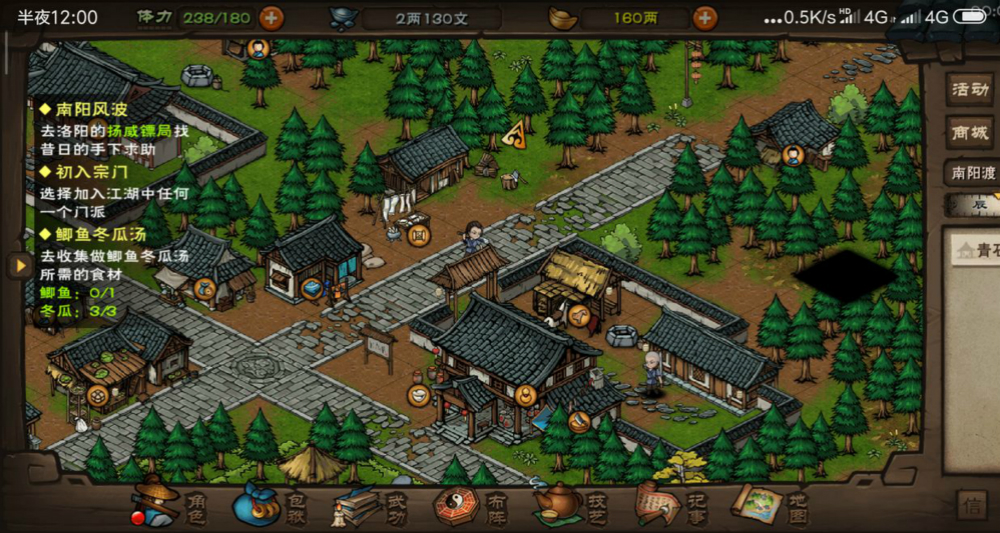Select the 初入宗门 quest entry

[84, 171]
